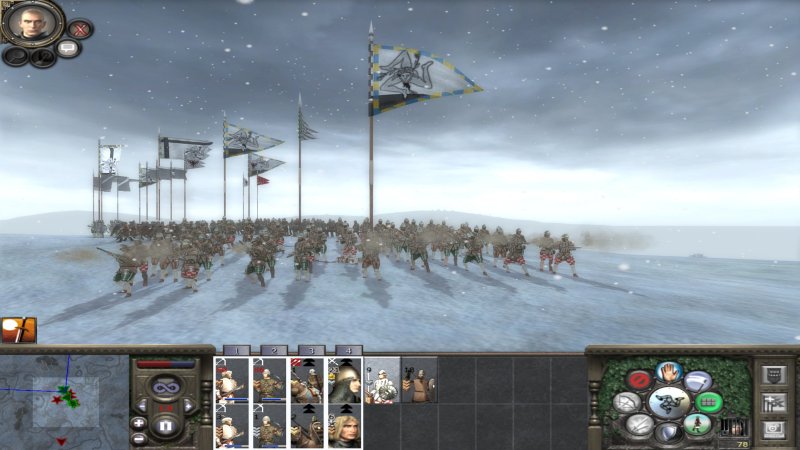Select the blonde-haired unit card
Screen dimensions: 800x450
click(x=346, y=426)
